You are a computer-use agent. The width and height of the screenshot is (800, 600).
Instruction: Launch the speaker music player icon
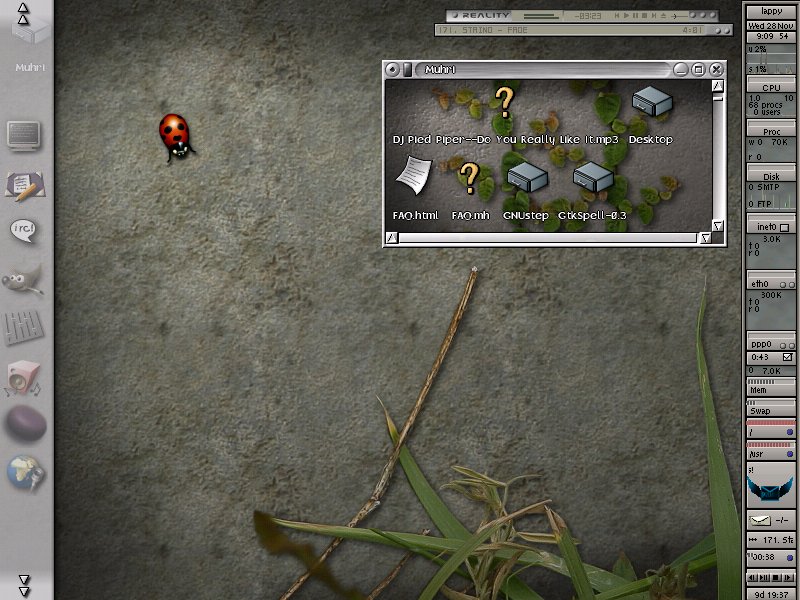(24, 377)
